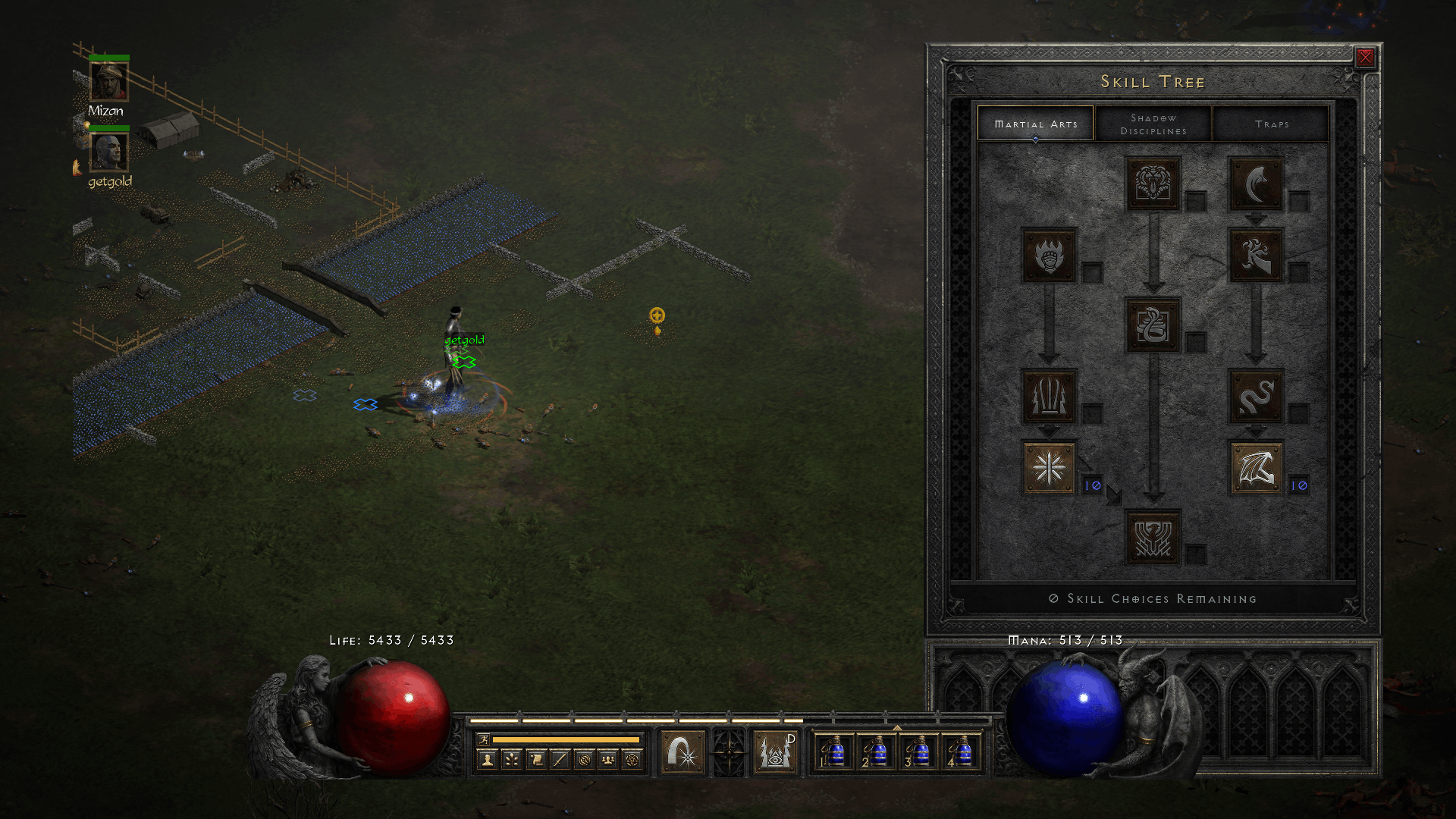Select the Dragon Tail skill icon
1456x819 pixels.
[x=1256, y=396]
